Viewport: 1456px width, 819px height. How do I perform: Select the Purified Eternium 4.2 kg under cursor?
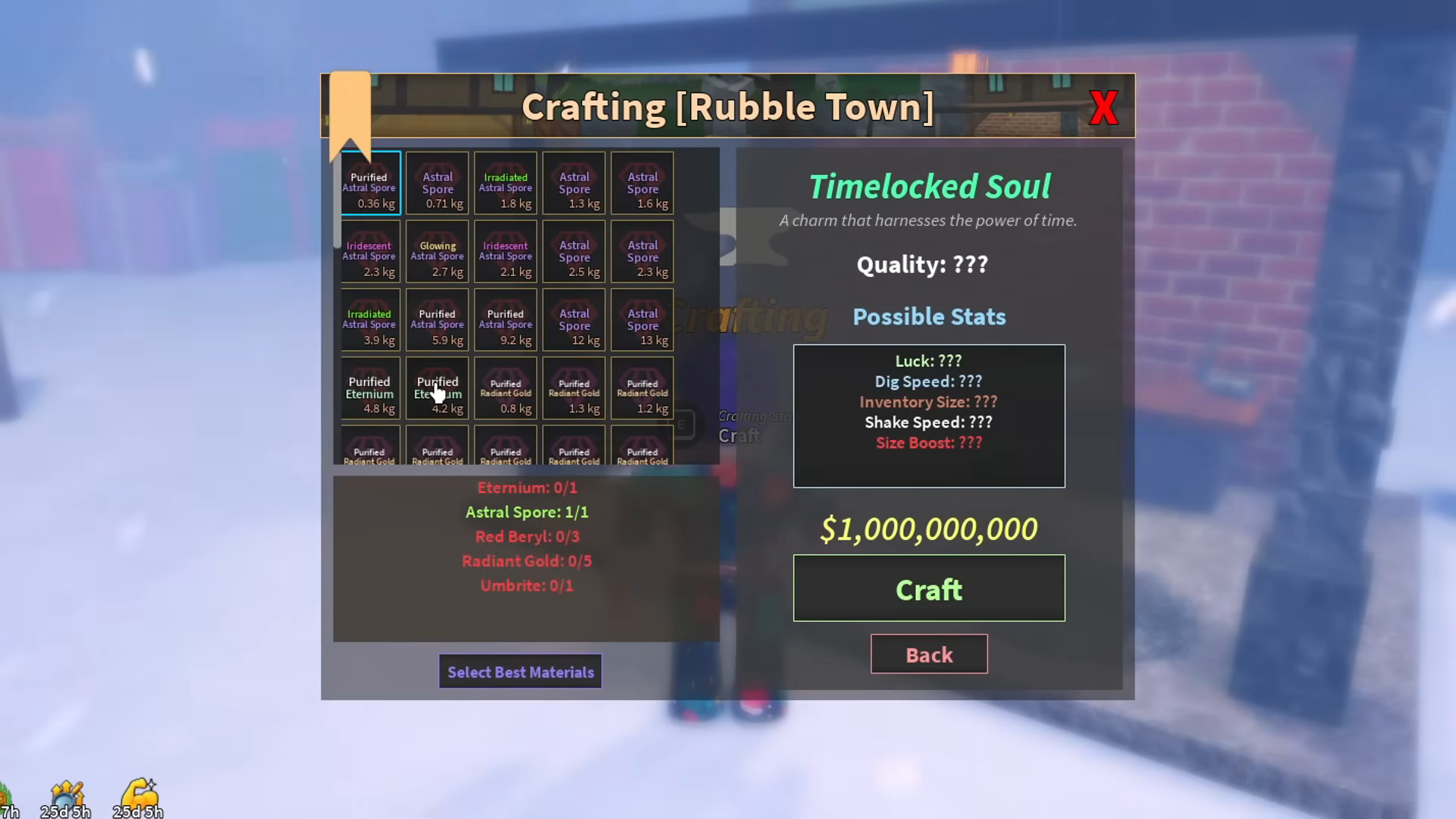pyautogui.click(x=438, y=388)
